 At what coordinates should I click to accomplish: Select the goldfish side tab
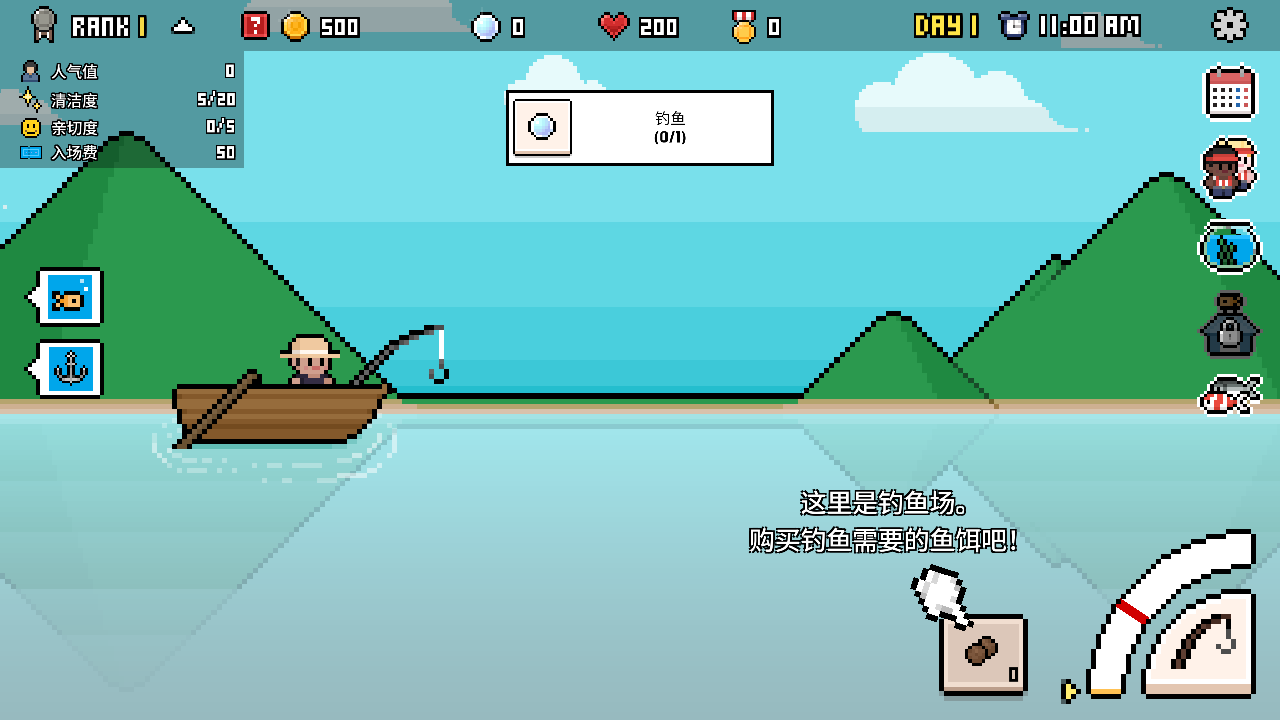pos(69,297)
